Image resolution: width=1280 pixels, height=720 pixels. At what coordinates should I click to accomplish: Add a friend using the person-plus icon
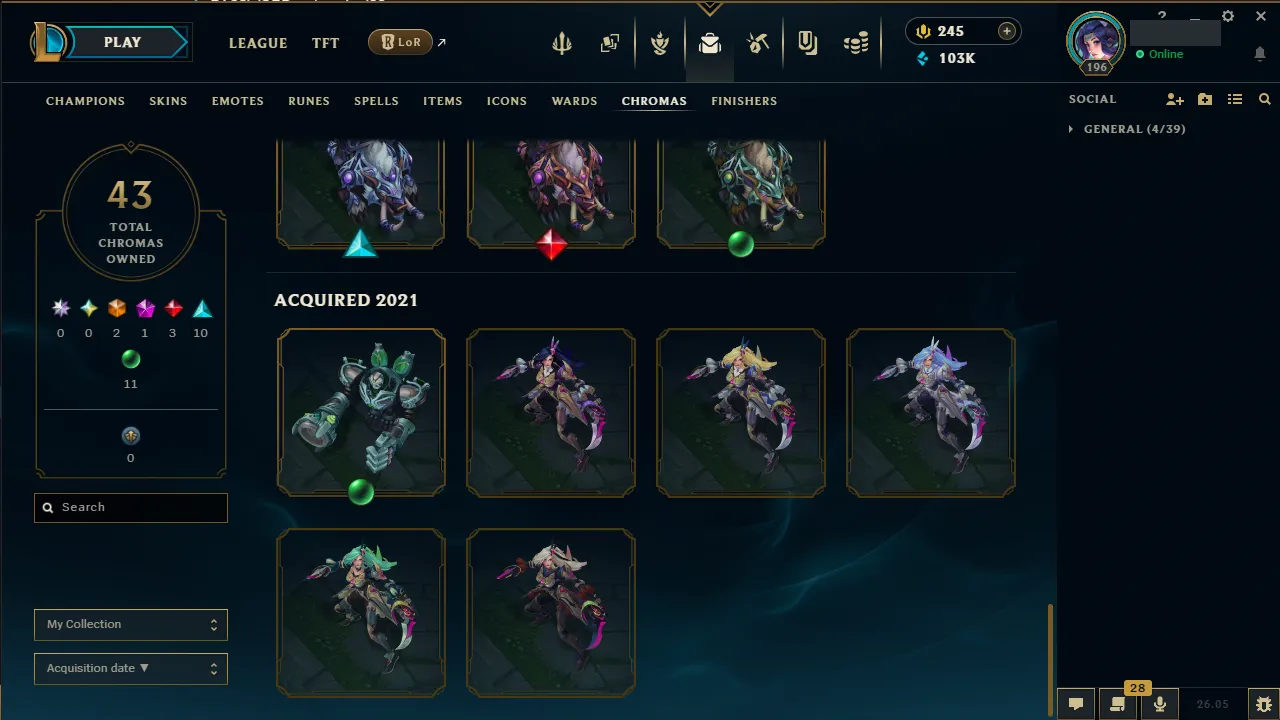1174,99
